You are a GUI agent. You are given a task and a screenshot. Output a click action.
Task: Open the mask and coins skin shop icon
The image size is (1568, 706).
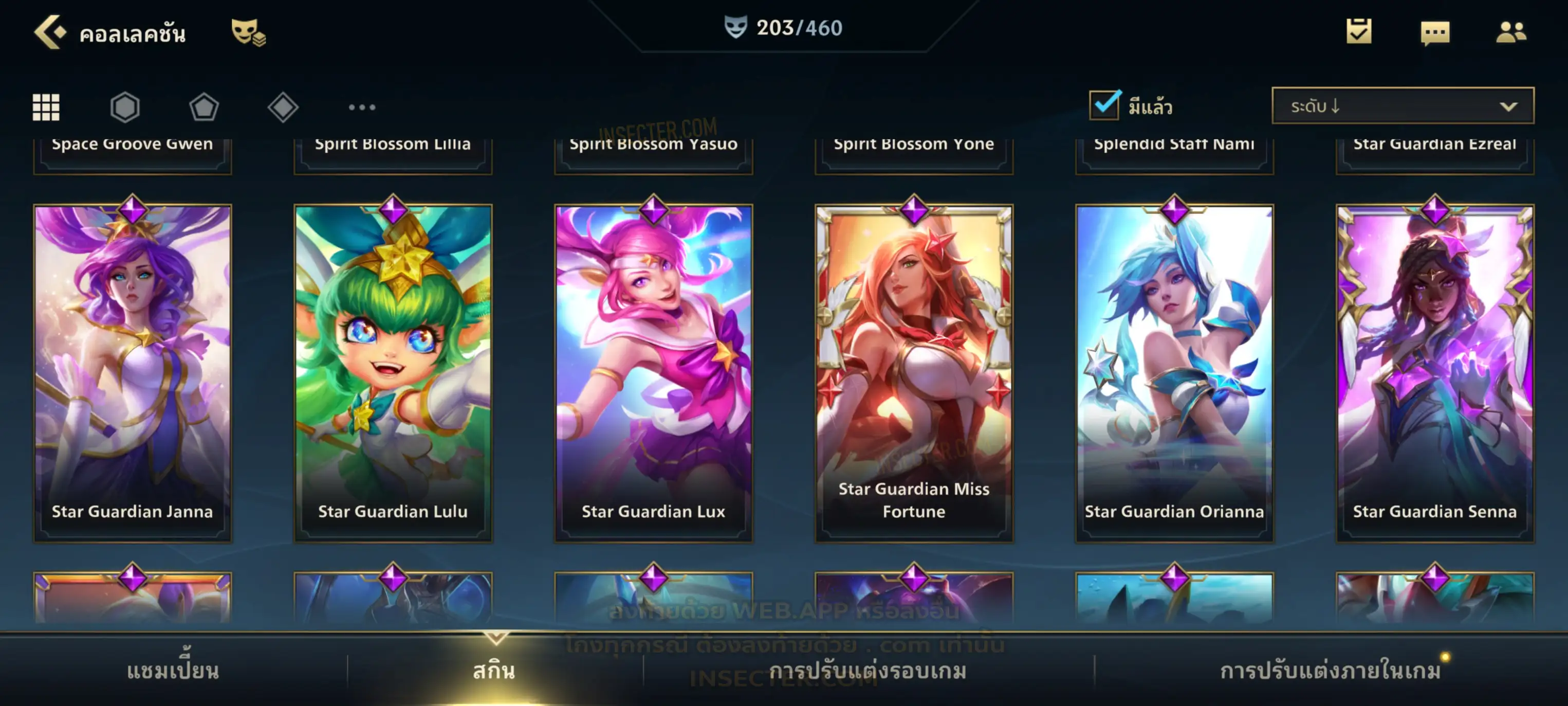(248, 32)
